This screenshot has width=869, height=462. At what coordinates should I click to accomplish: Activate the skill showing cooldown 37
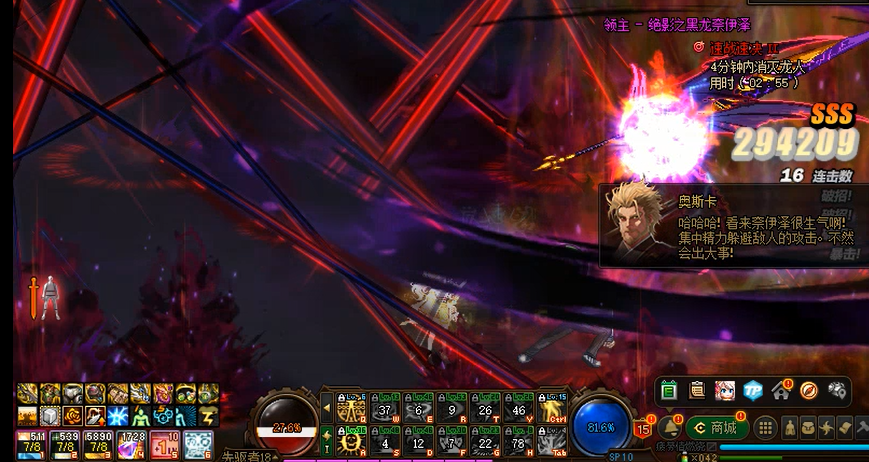click(x=384, y=407)
